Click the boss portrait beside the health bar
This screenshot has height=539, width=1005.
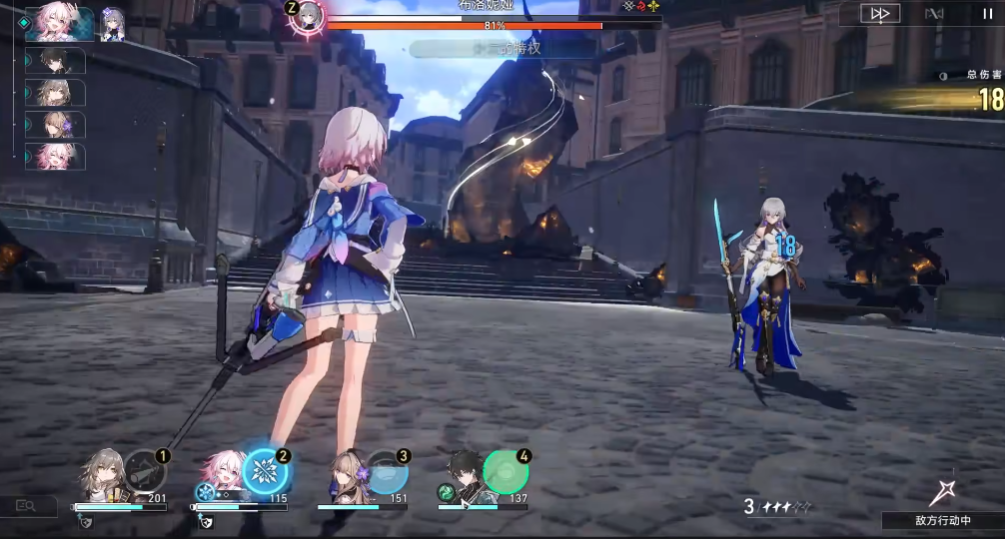tap(308, 16)
